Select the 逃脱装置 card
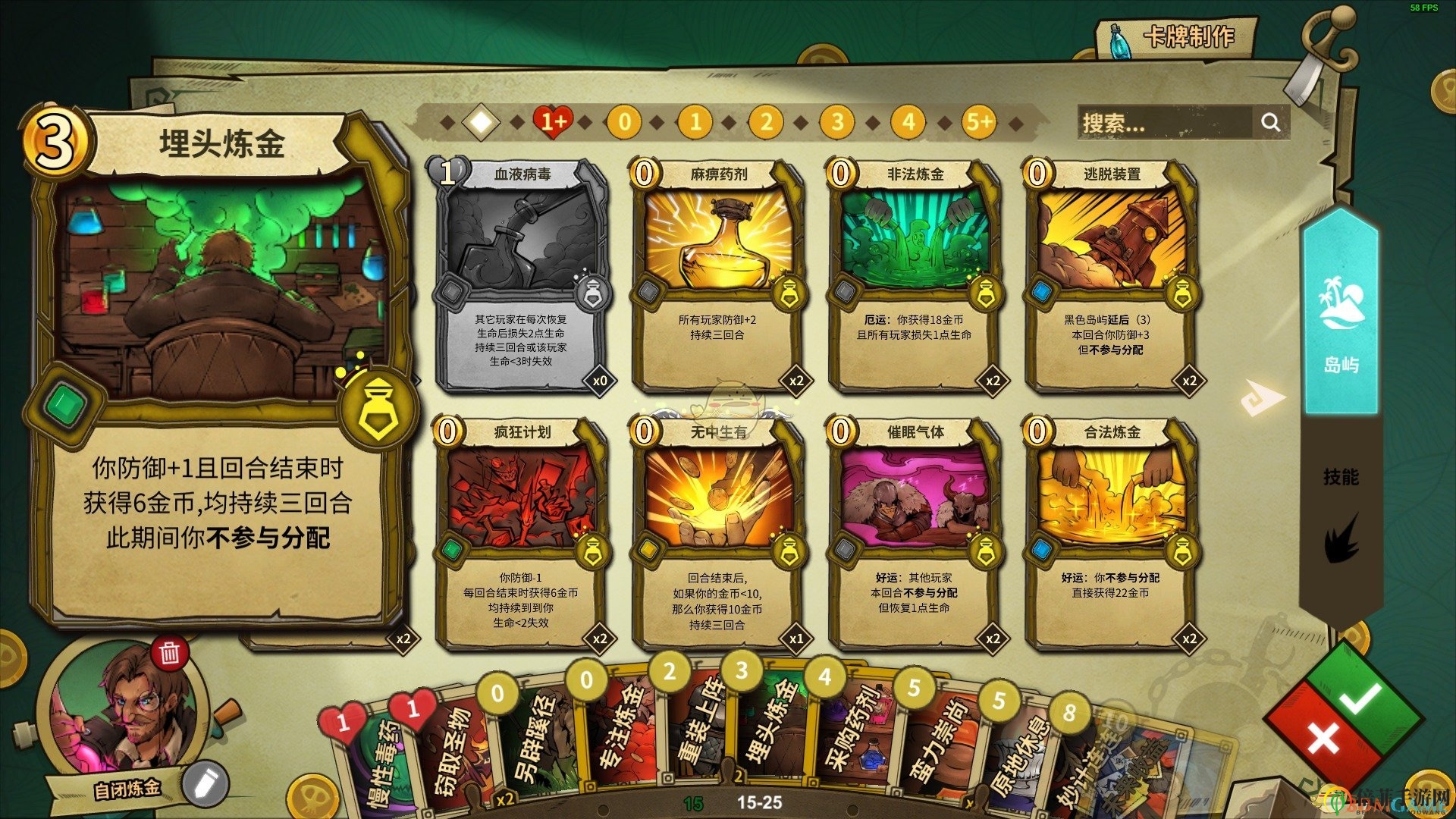 point(1111,275)
